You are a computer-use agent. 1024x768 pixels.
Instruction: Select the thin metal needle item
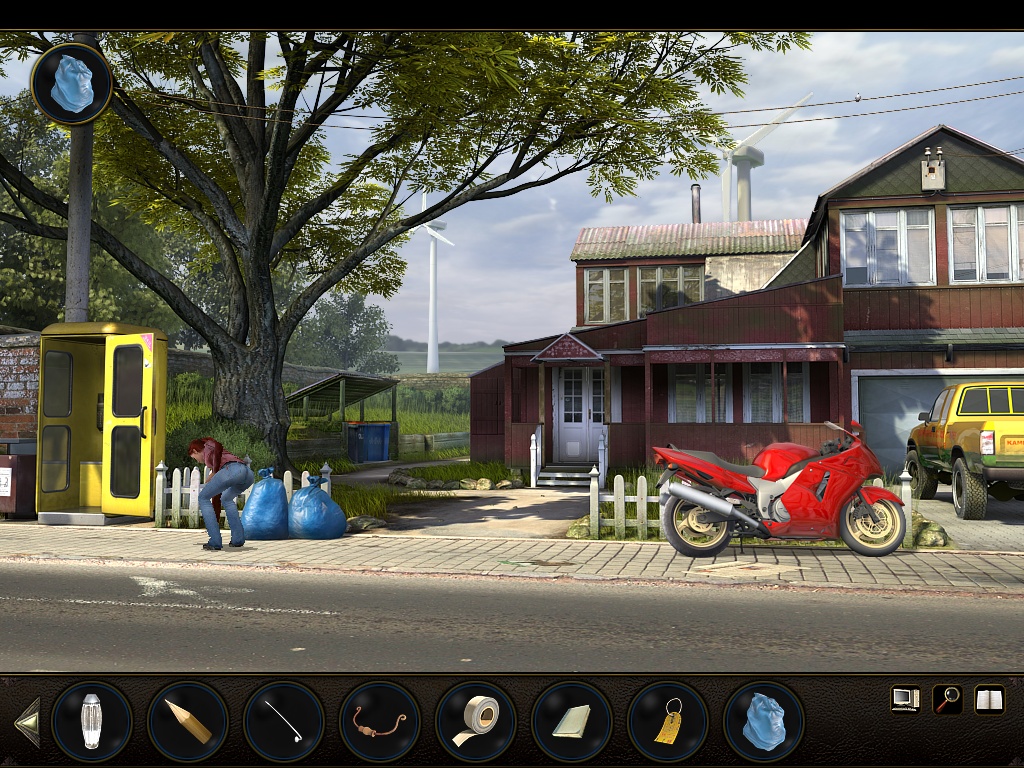(284, 721)
